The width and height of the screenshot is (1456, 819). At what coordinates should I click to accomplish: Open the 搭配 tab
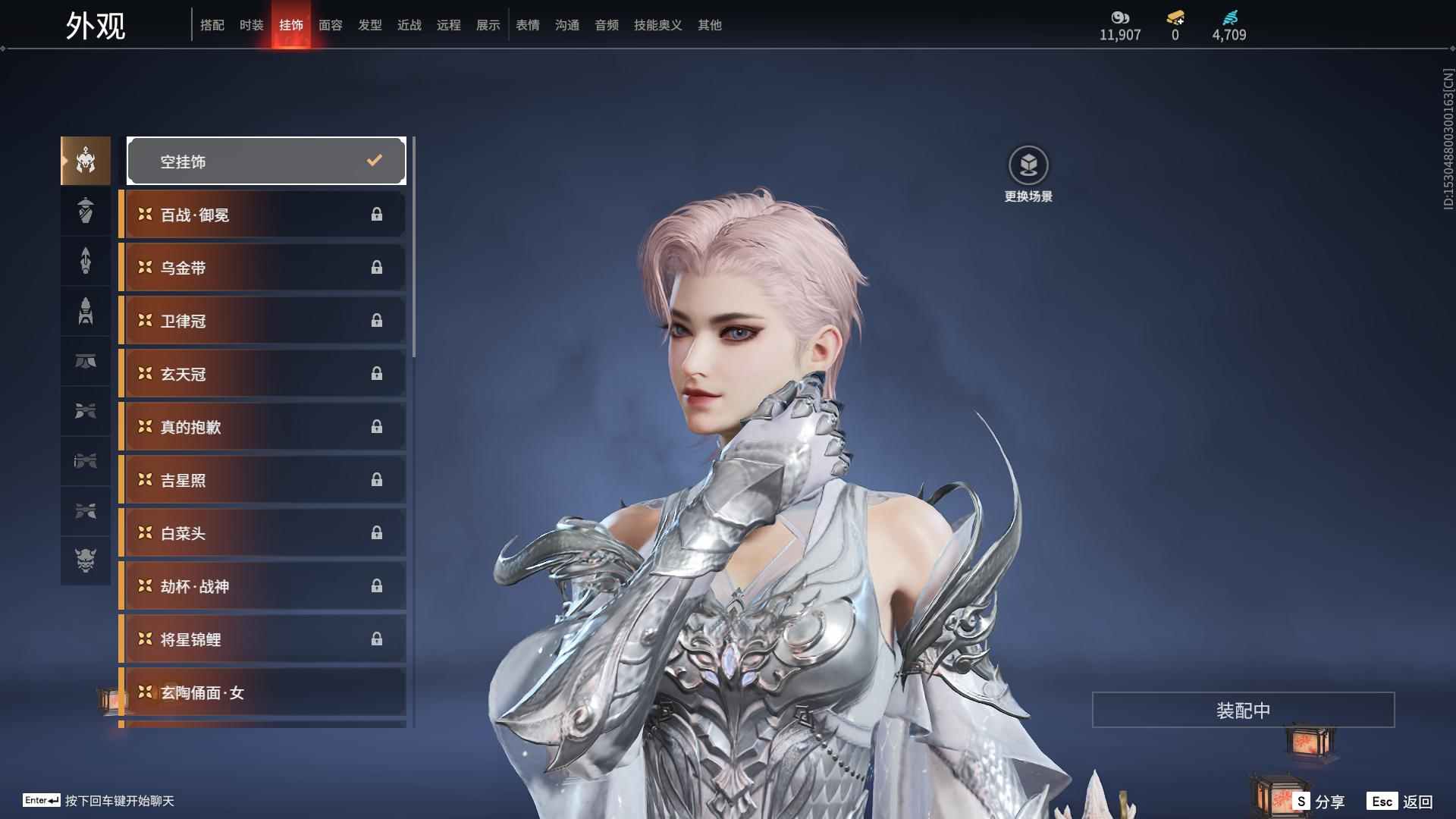212,25
